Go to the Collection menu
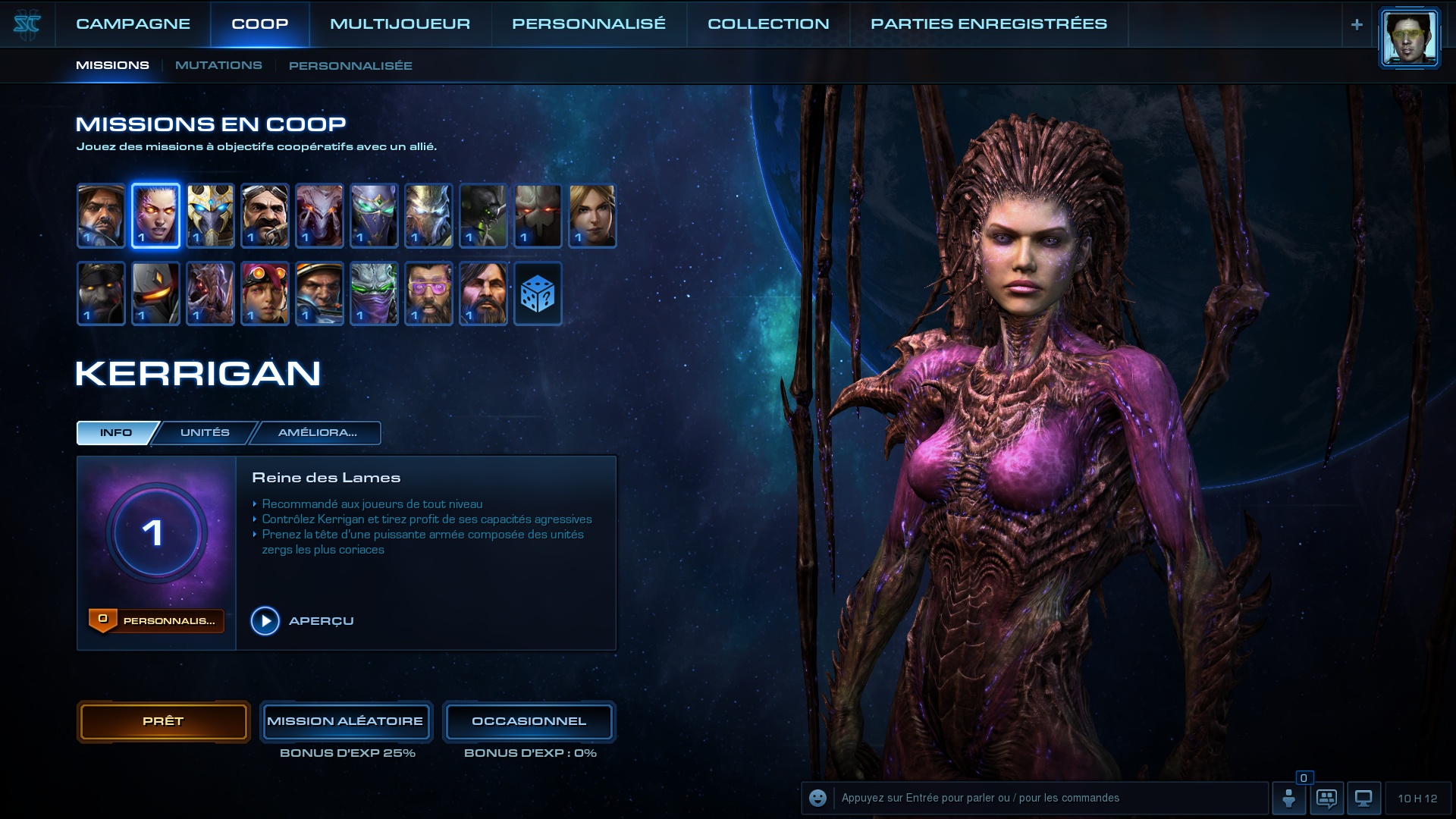This screenshot has height=819, width=1456. (768, 24)
